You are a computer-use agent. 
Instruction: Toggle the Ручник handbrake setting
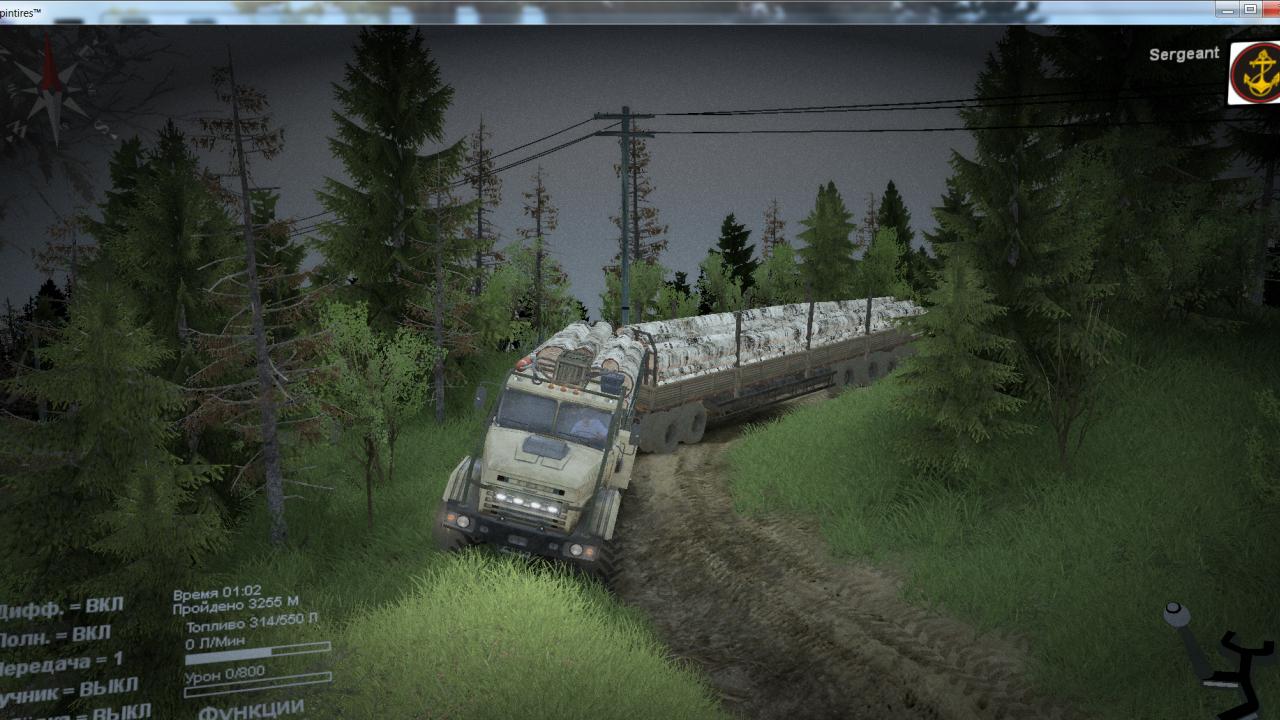pyautogui.click(x=68, y=690)
